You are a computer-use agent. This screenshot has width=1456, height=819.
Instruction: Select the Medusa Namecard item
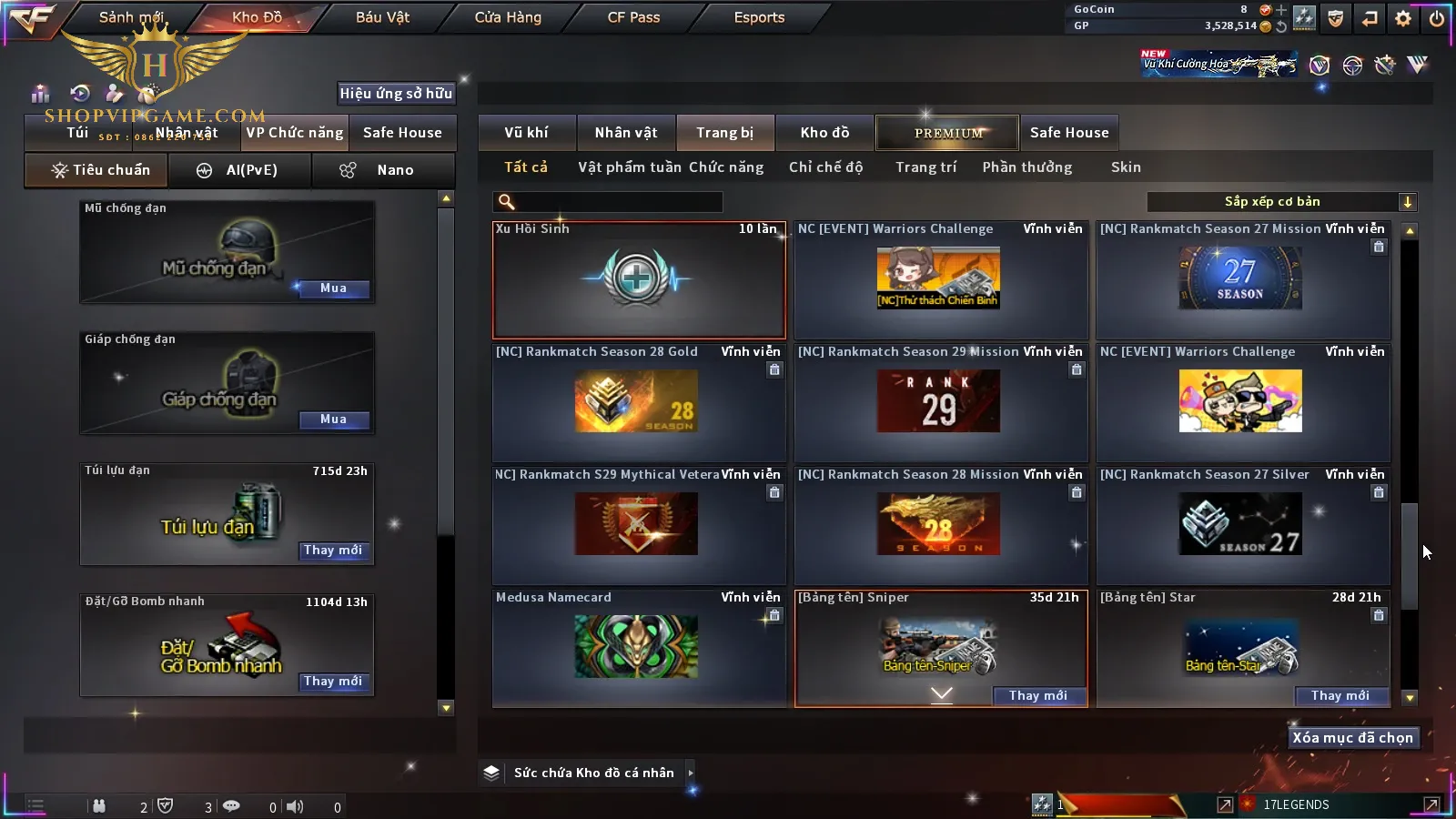point(639,648)
